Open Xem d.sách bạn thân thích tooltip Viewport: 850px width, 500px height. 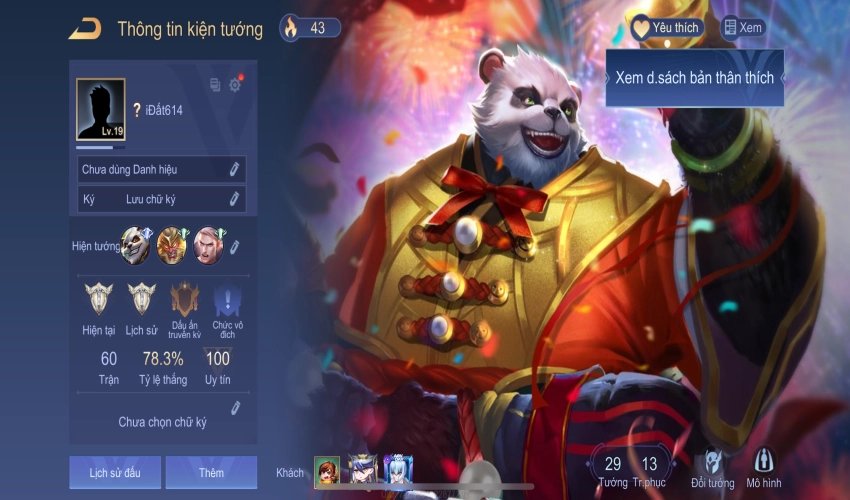click(x=694, y=78)
